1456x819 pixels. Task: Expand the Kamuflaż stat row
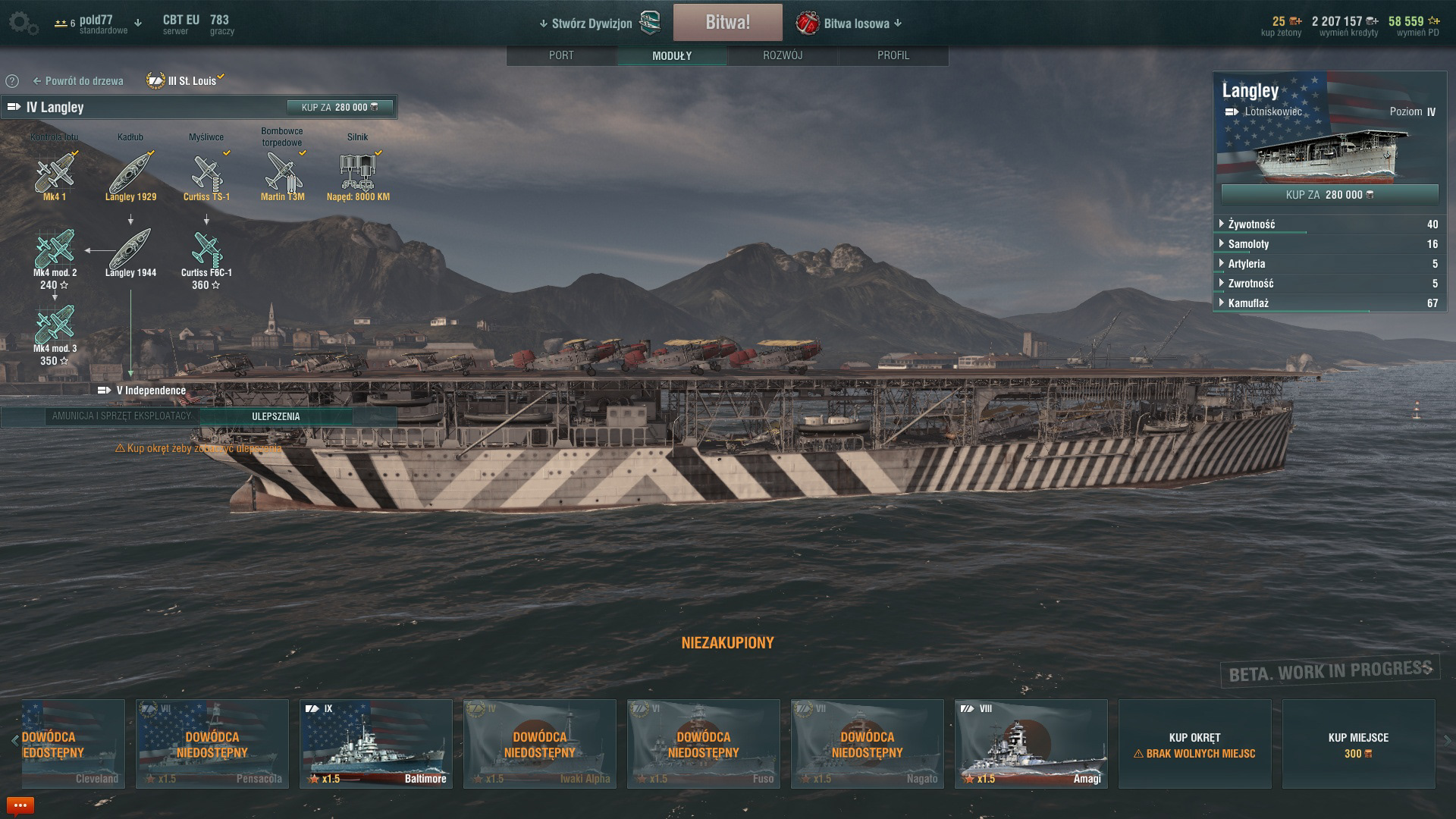[x=1248, y=303]
